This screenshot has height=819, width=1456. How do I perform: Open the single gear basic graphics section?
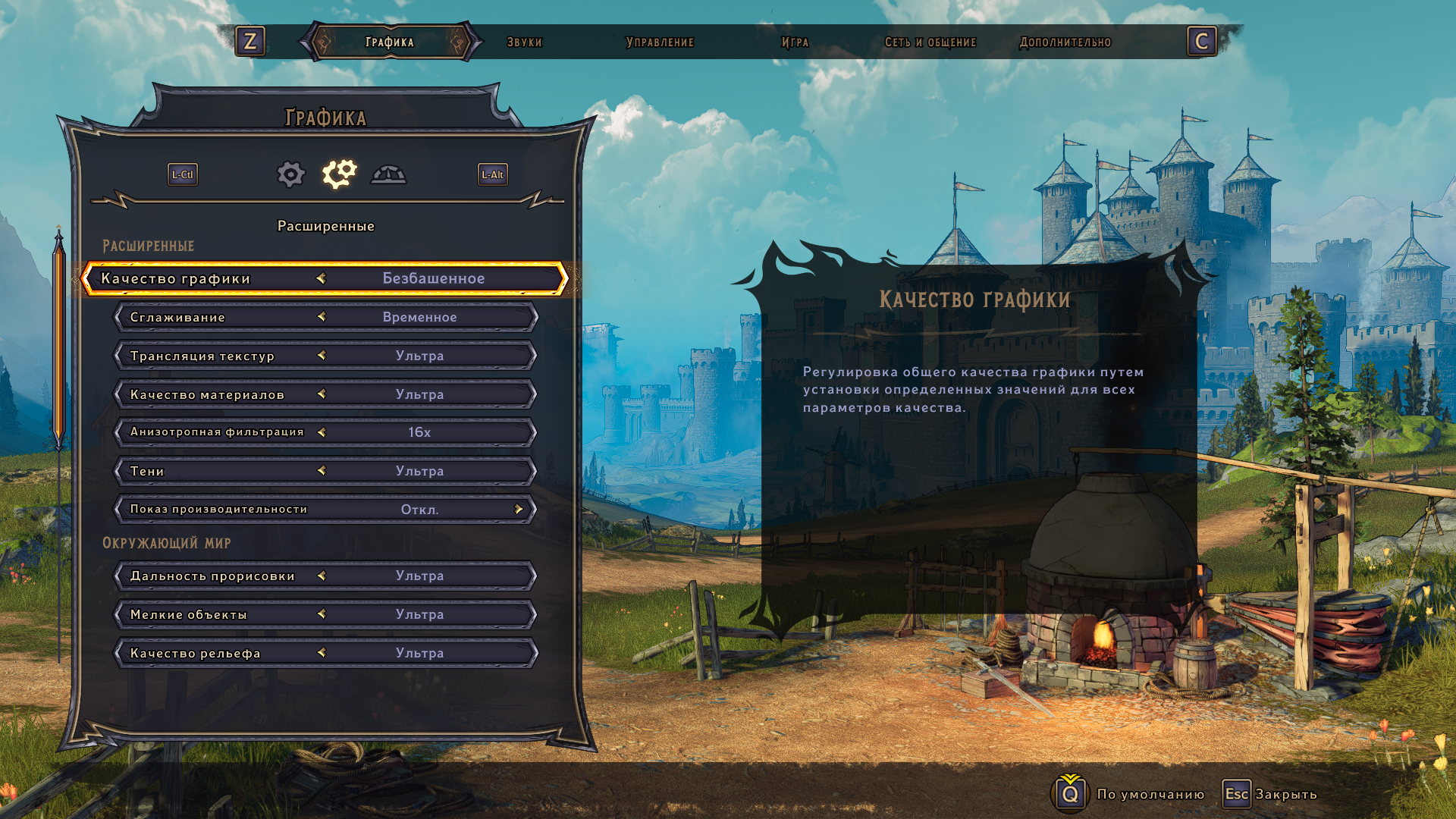click(x=290, y=174)
